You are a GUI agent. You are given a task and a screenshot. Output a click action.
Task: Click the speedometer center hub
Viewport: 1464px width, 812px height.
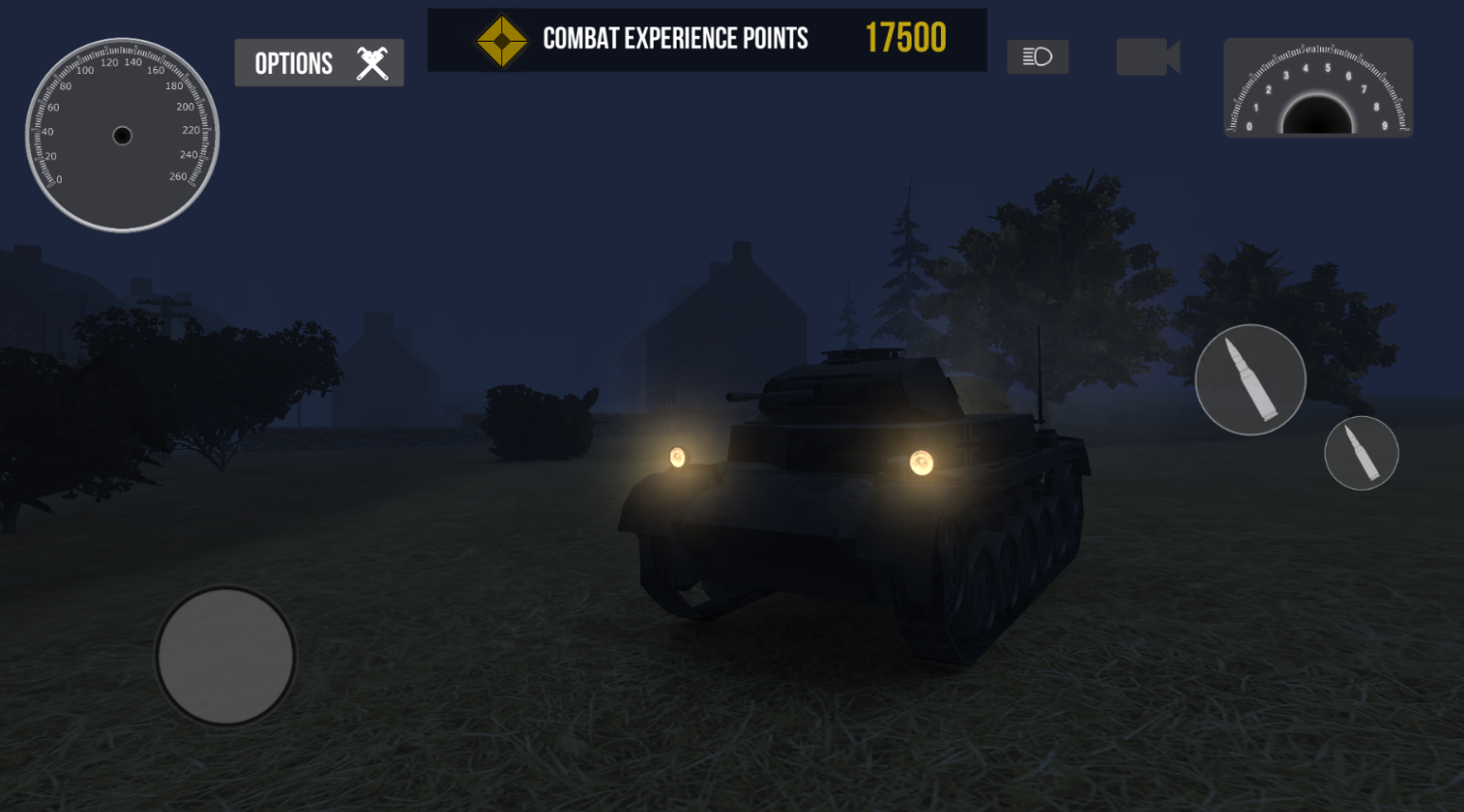click(122, 135)
